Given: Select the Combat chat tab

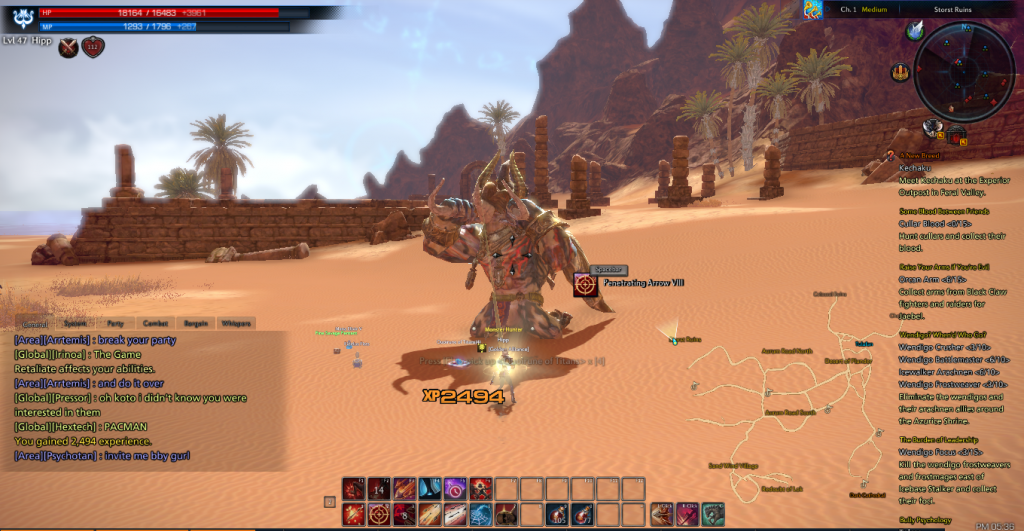Looking at the screenshot, I should pyautogui.click(x=154, y=323).
